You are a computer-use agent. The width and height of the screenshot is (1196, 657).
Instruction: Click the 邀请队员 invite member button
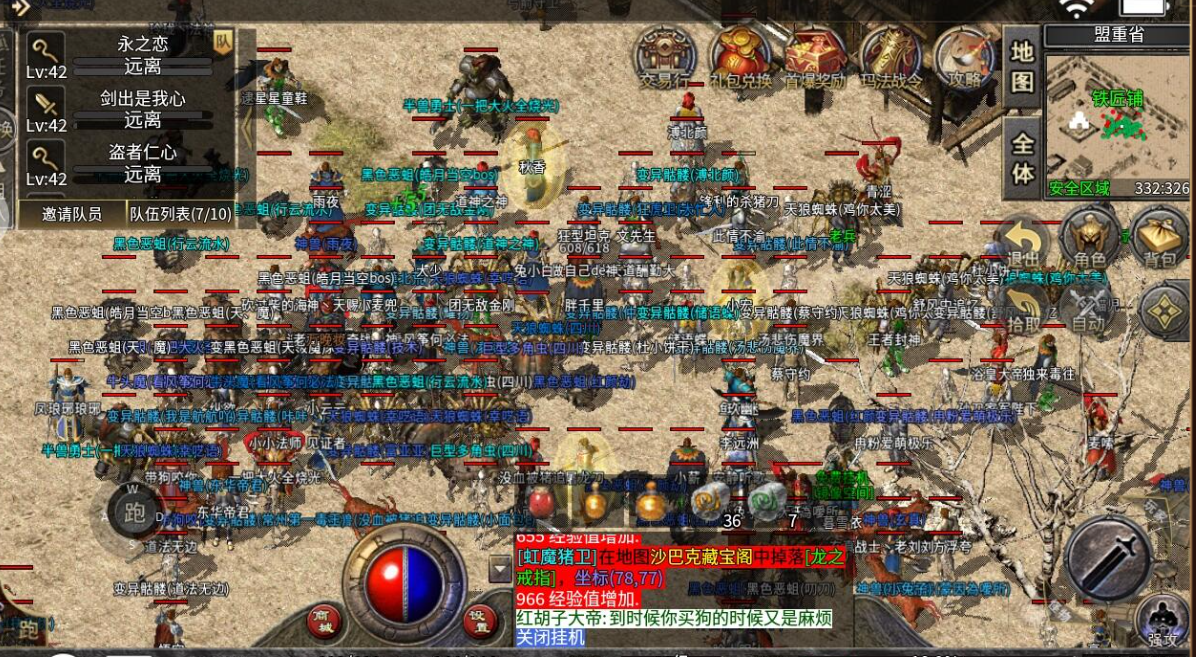tap(72, 214)
